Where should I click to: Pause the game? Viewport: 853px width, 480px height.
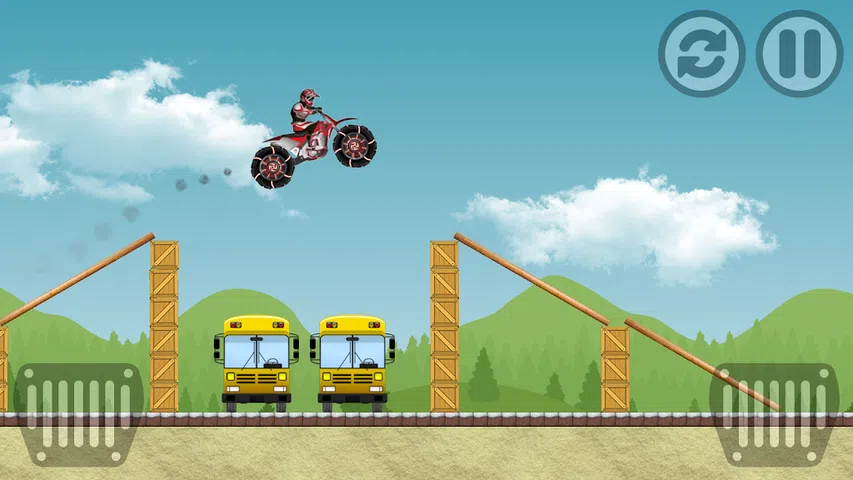pos(799,54)
